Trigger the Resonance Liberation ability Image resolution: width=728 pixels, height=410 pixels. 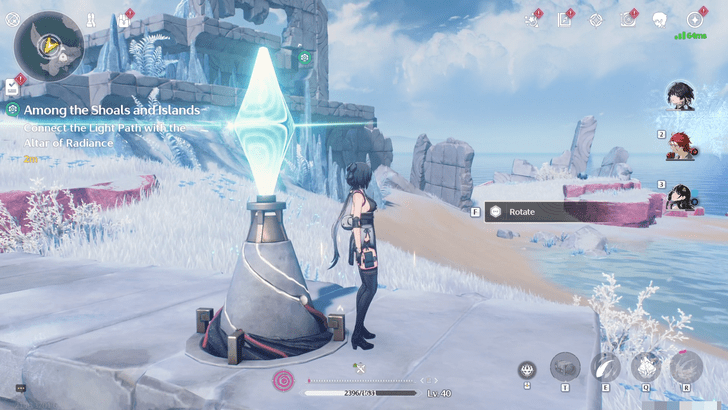[686, 366]
